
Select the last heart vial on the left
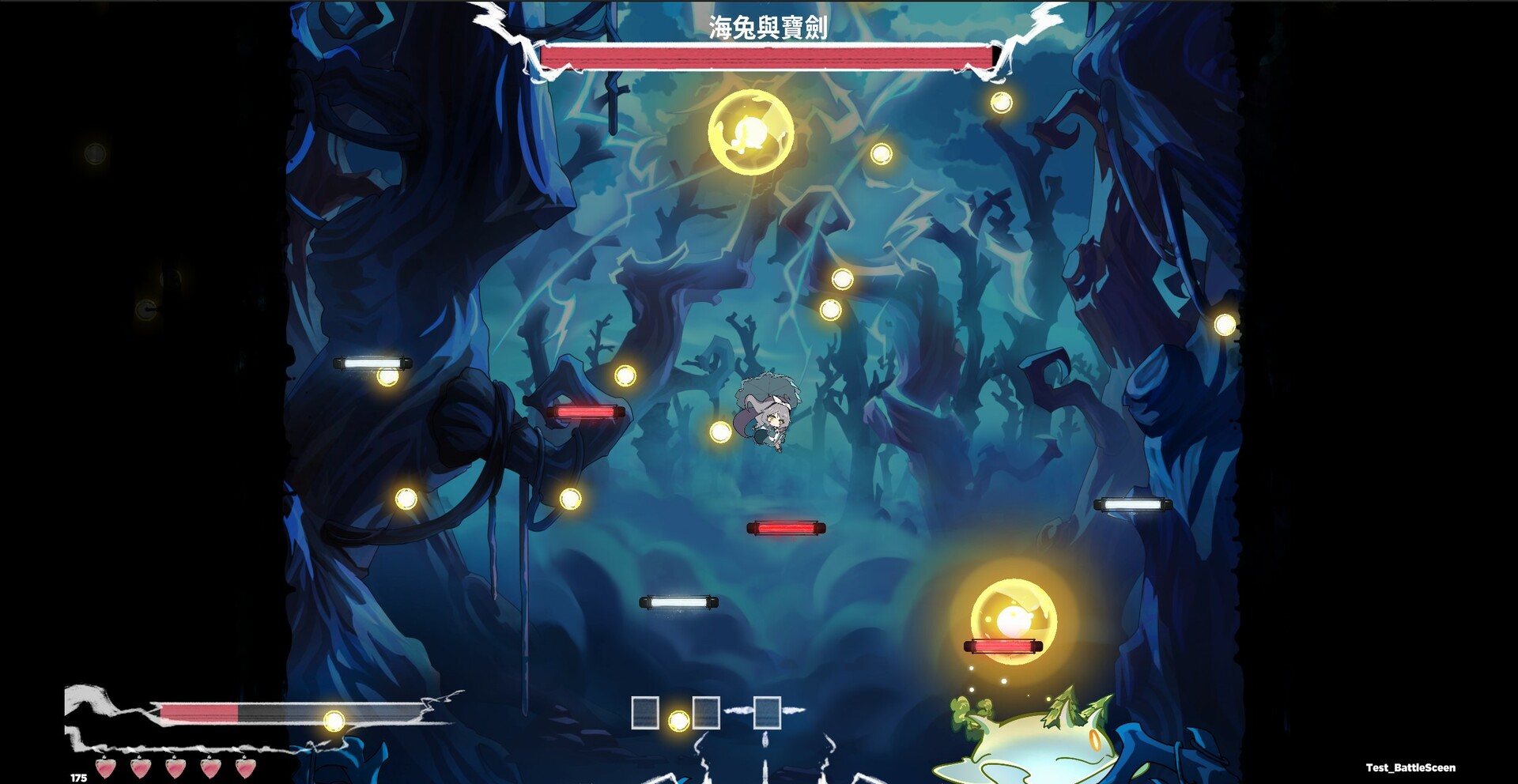click(x=245, y=767)
